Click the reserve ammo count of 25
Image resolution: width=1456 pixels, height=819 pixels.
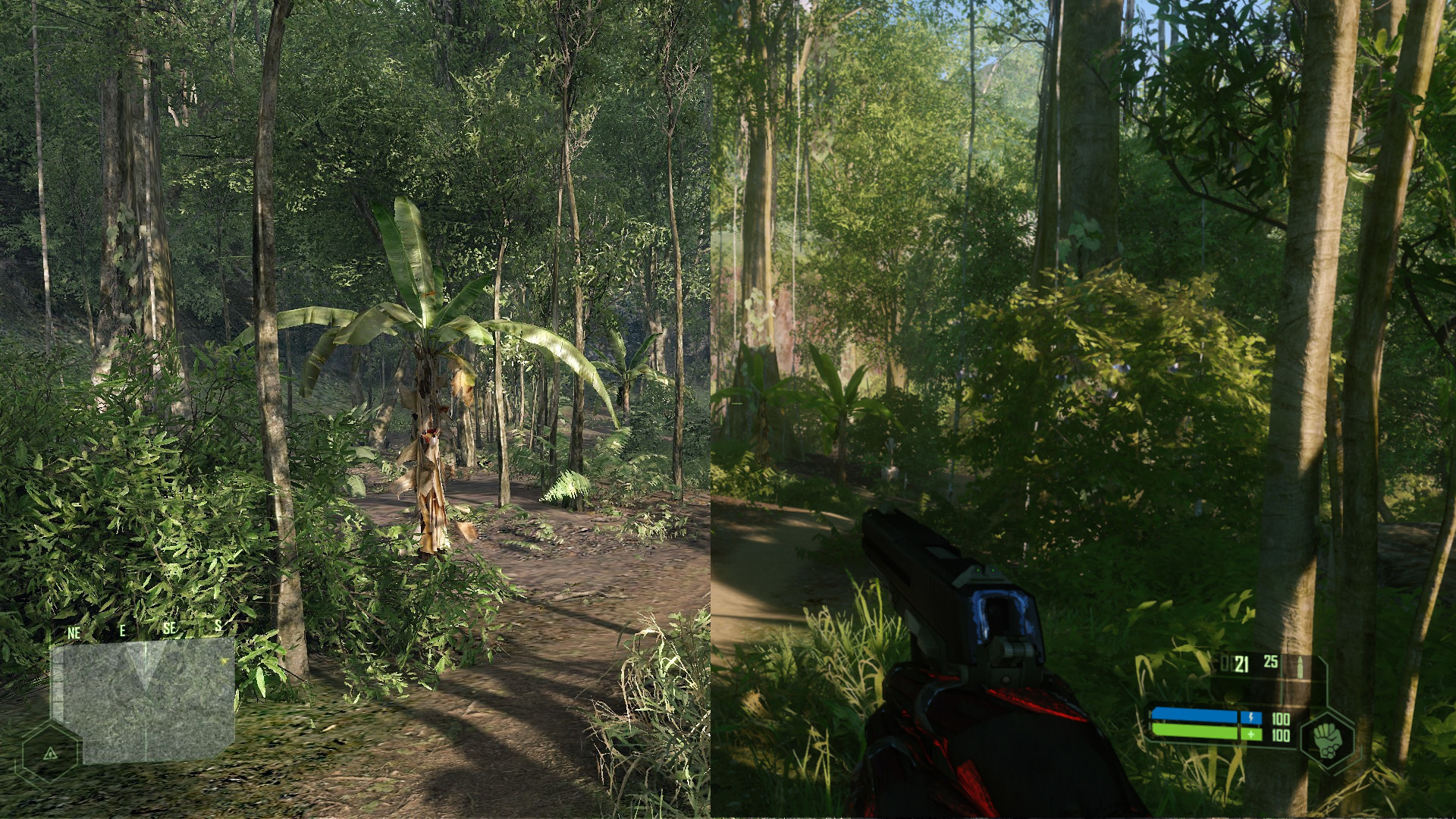[x=1270, y=662]
